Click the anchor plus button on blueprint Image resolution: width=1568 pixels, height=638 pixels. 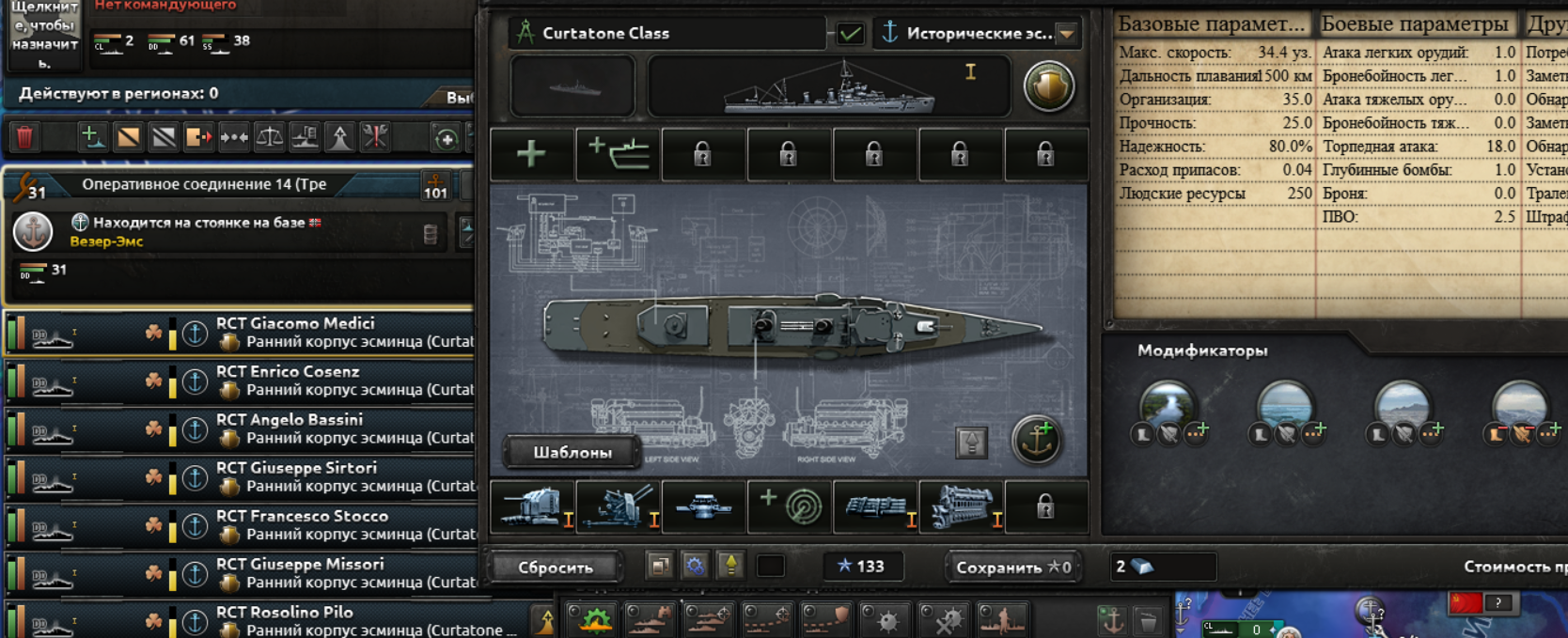[1037, 440]
